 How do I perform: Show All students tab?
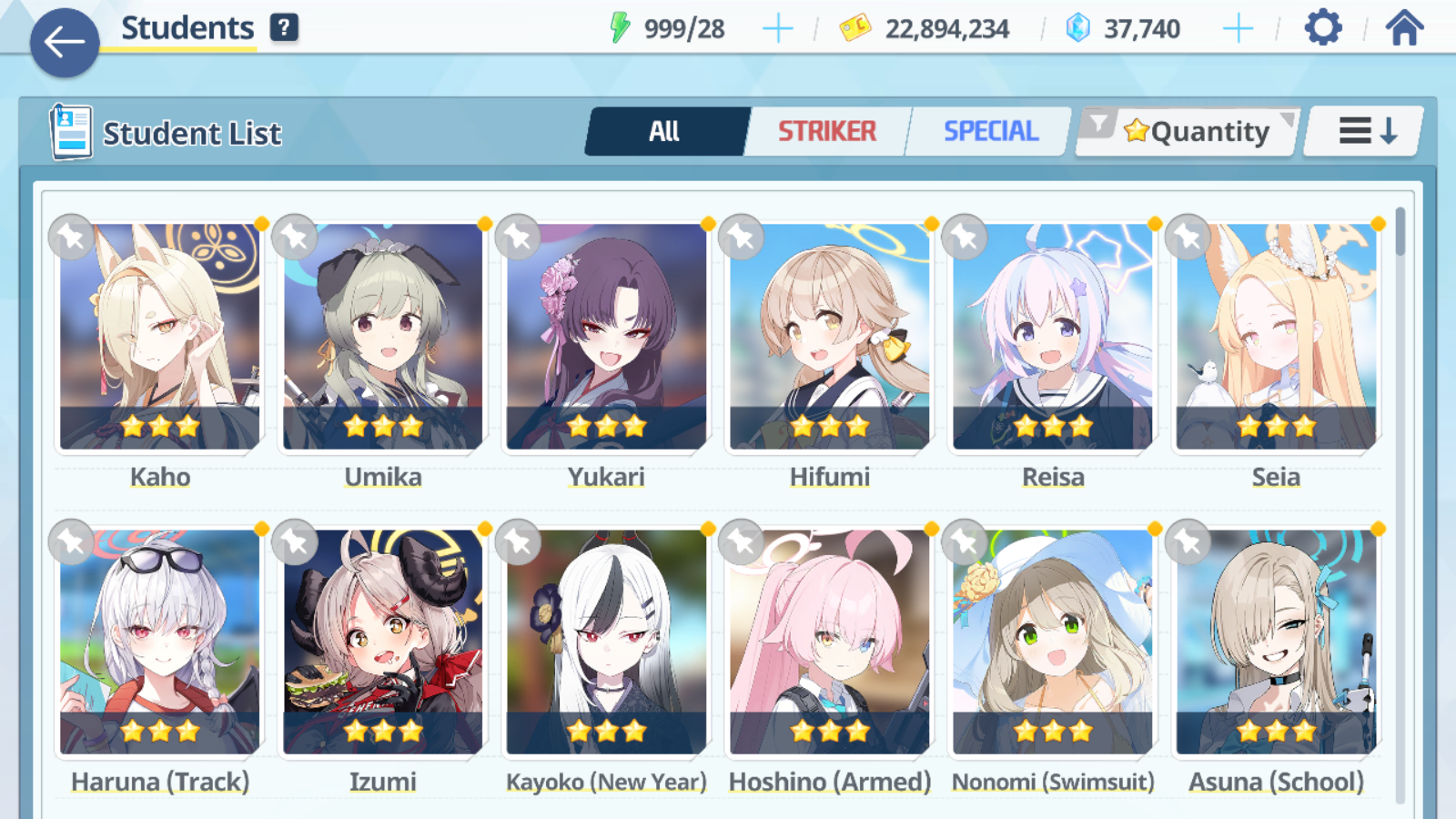pos(665,131)
